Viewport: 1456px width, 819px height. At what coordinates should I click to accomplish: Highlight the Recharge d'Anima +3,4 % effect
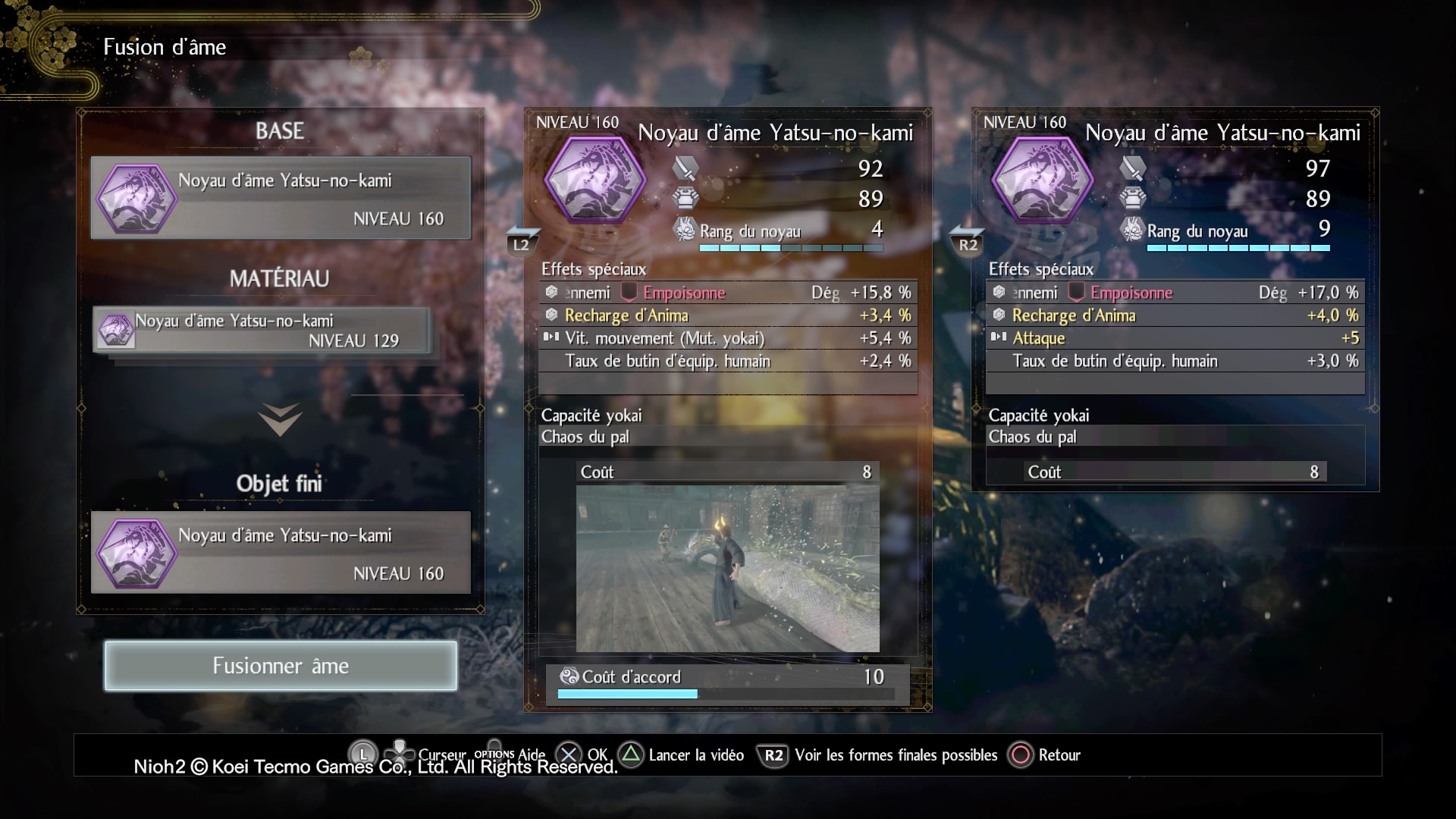point(727,315)
